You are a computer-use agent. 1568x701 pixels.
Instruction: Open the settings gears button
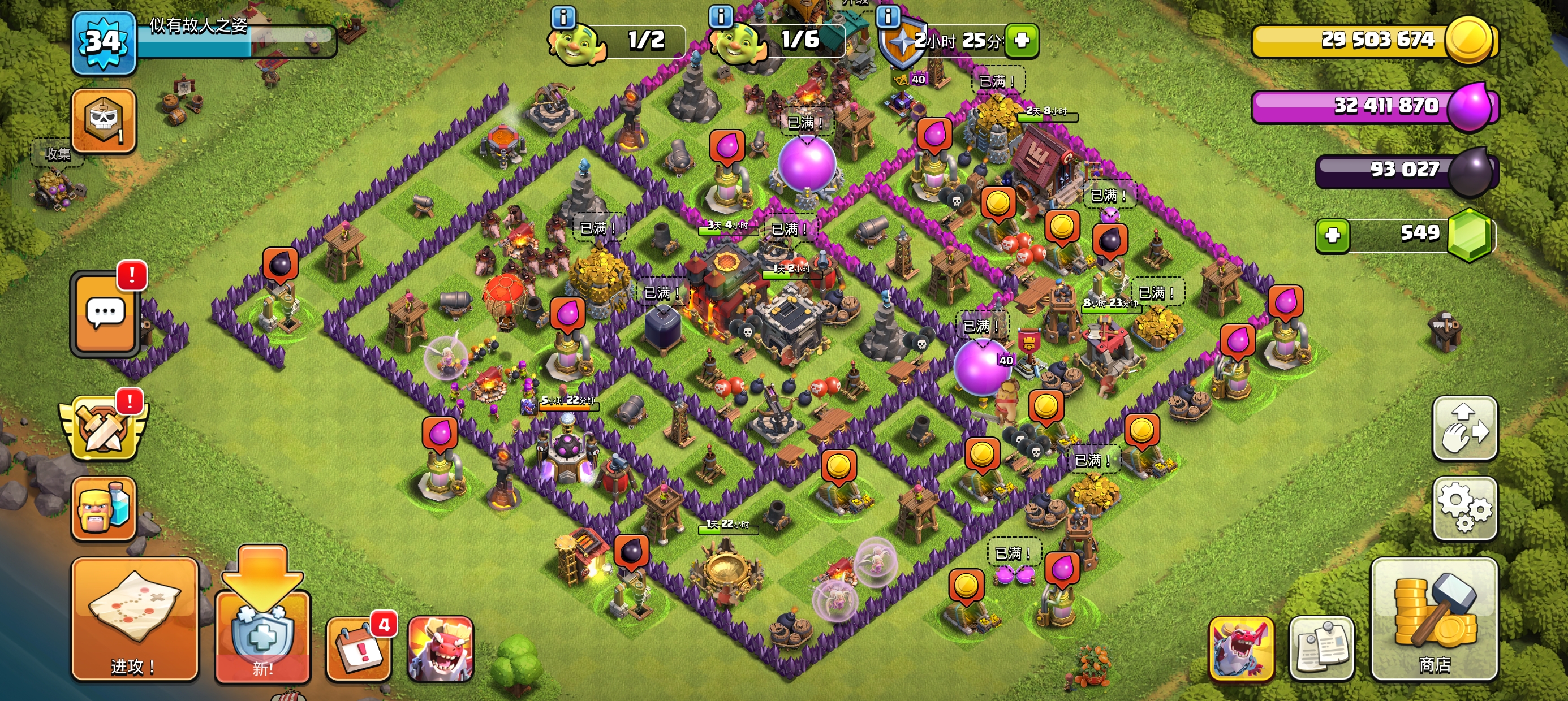pyautogui.click(x=1464, y=508)
